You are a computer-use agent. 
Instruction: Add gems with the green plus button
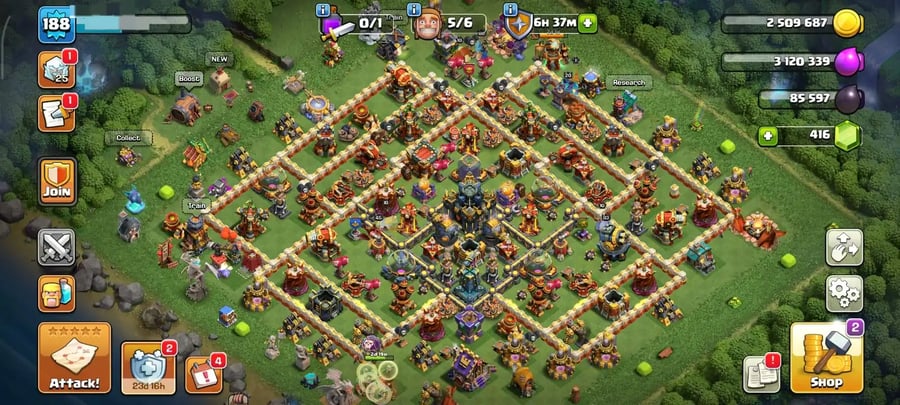point(769,135)
